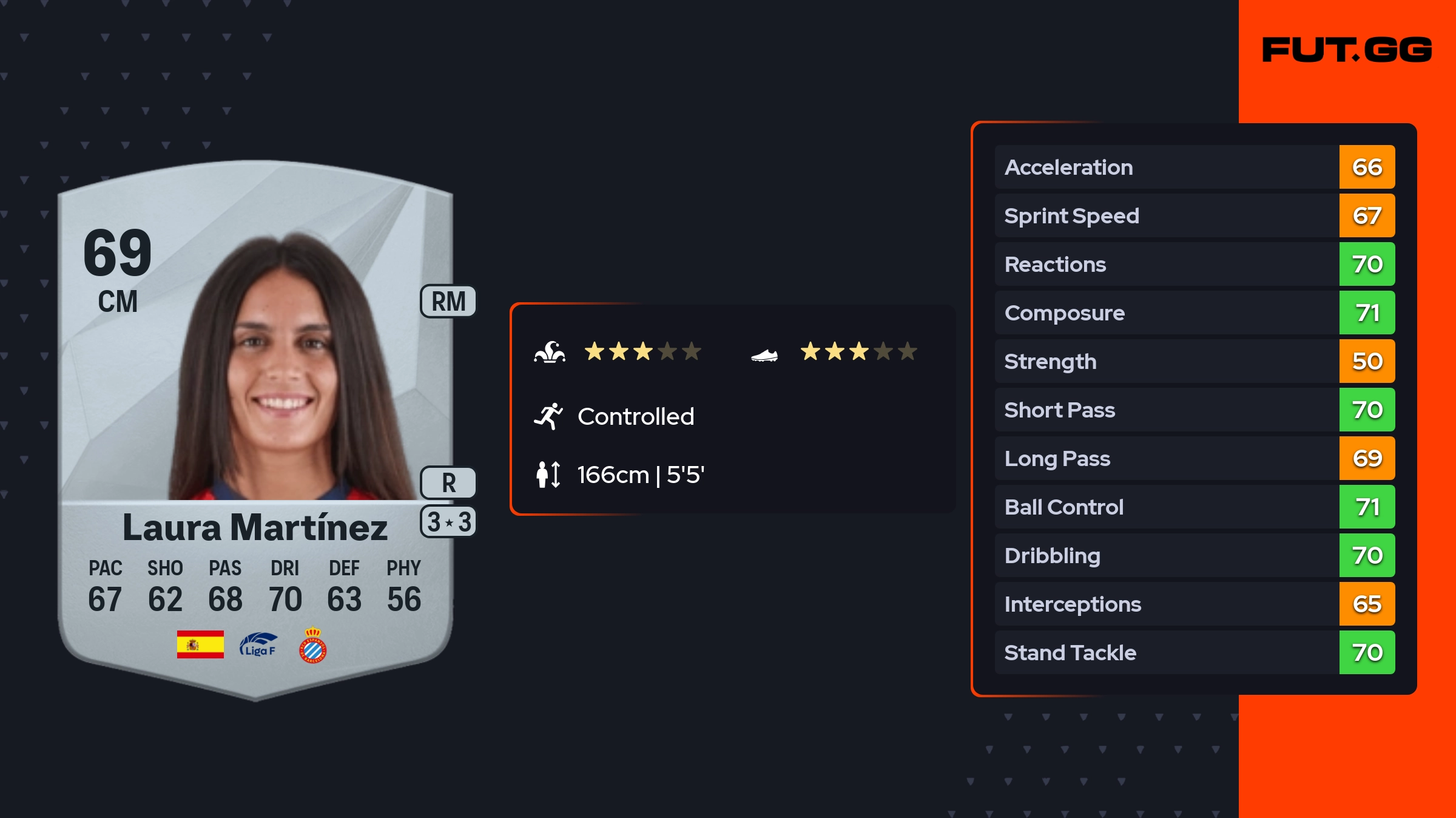
Task: Choose the Liga F league logo
Action: pos(258,644)
